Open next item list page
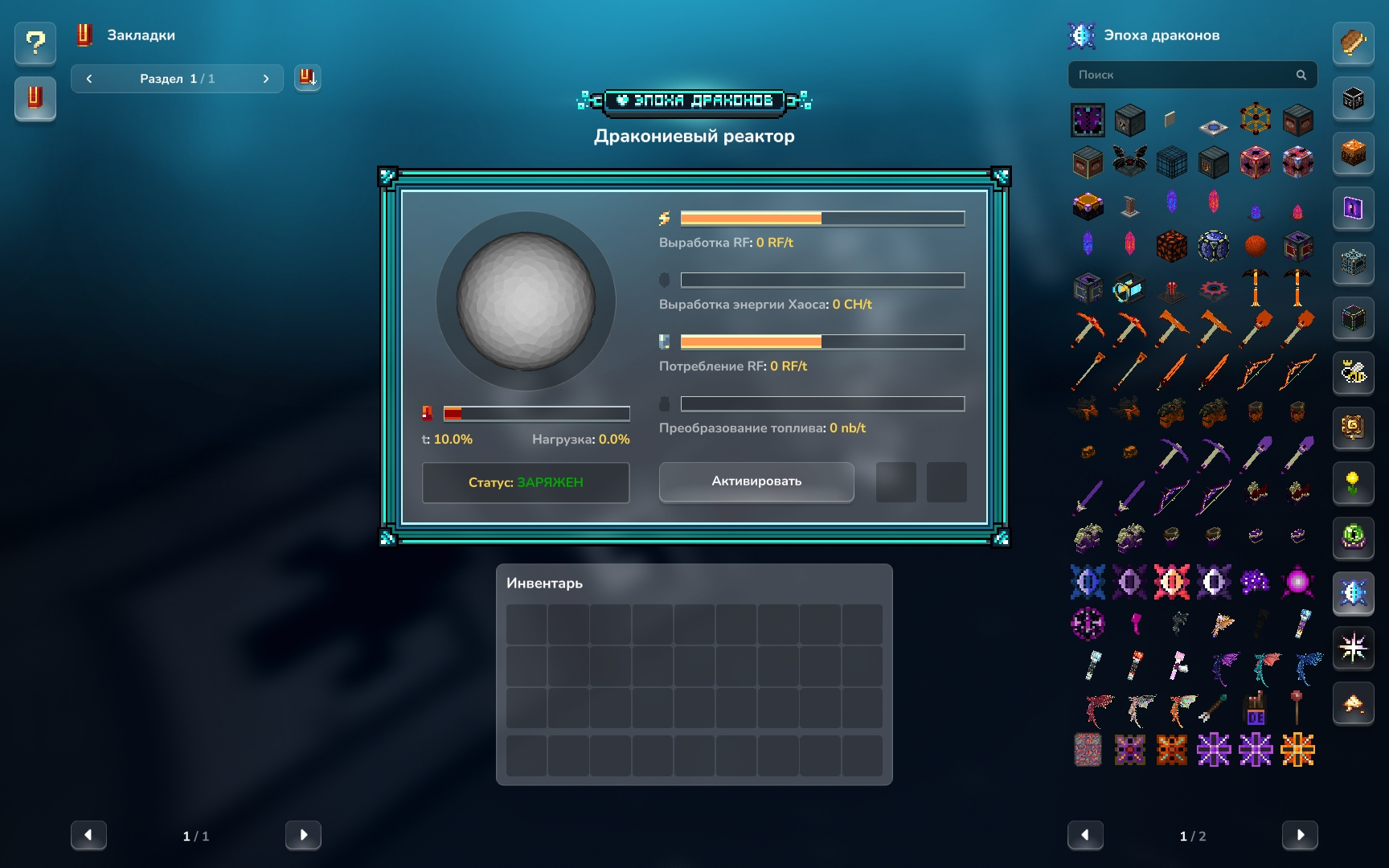The height and width of the screenshot is (868, 1389). click(x=1299, y=835)
